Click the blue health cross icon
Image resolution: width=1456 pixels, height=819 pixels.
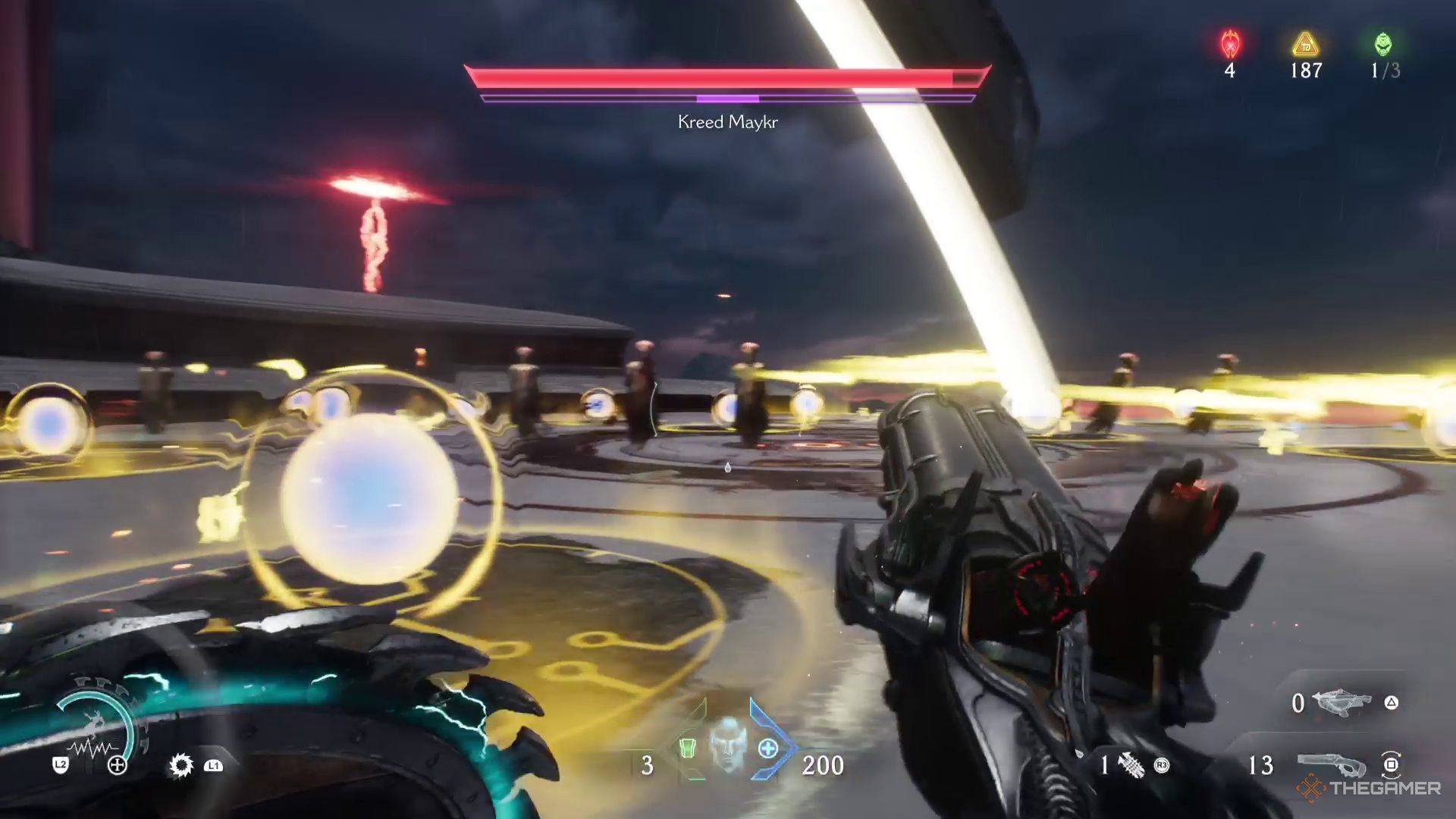click(x=767, y=749)
